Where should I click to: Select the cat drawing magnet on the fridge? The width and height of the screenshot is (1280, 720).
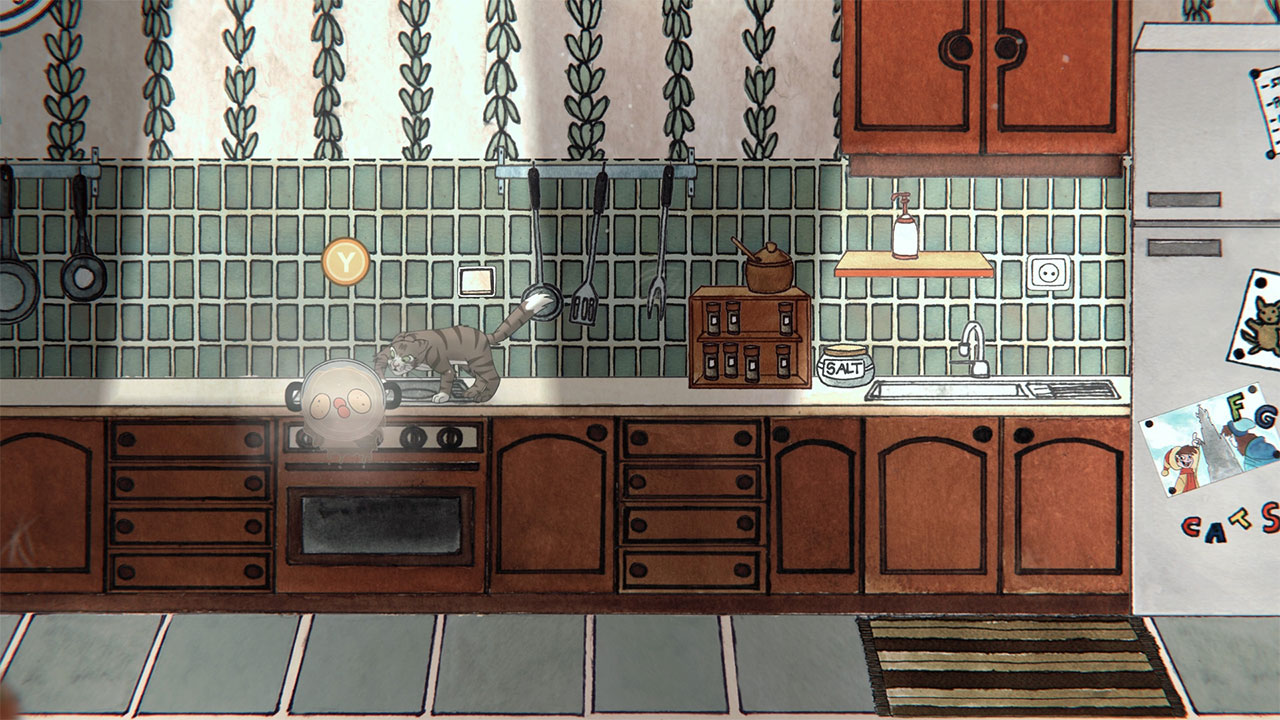1265,320
